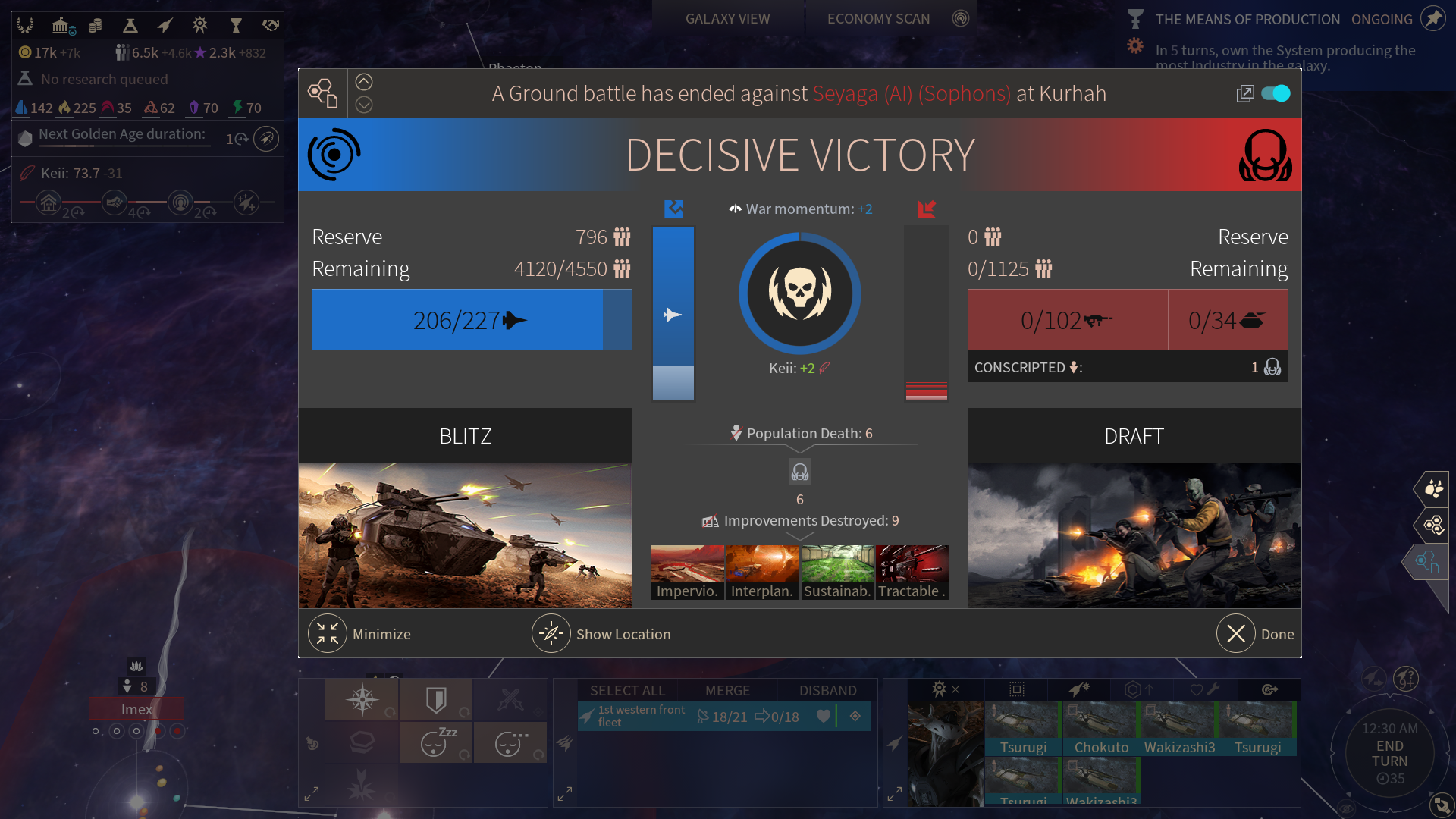This screenshot has width=1456, height=819.
Task: End the turn
Action: (x=1389, y=754)
